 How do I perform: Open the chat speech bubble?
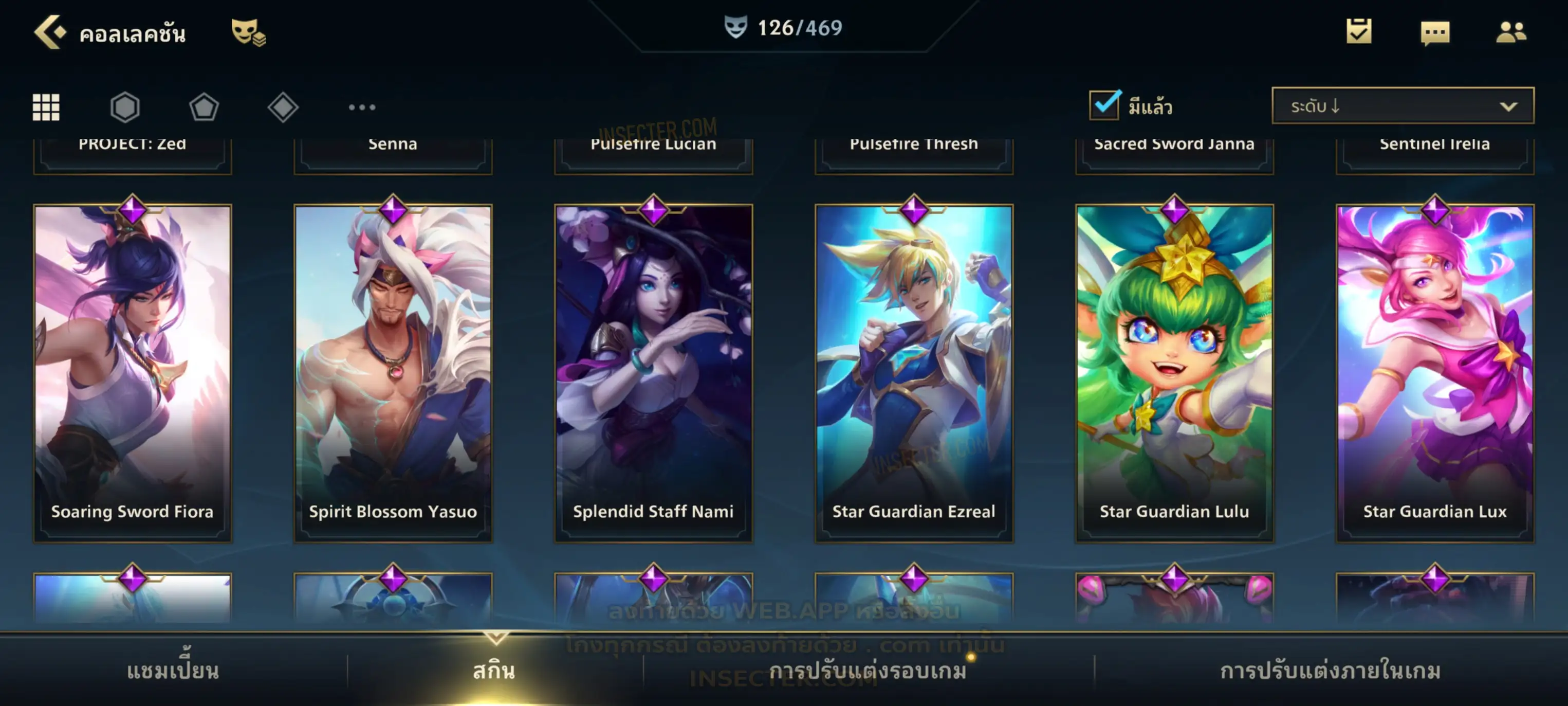point(1435,33)
